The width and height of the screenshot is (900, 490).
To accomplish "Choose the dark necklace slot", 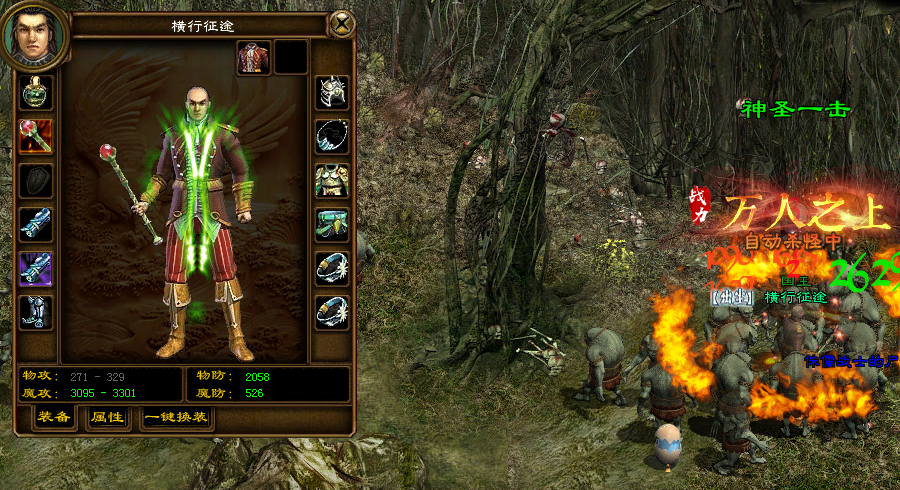I will [x=332, y=136].
